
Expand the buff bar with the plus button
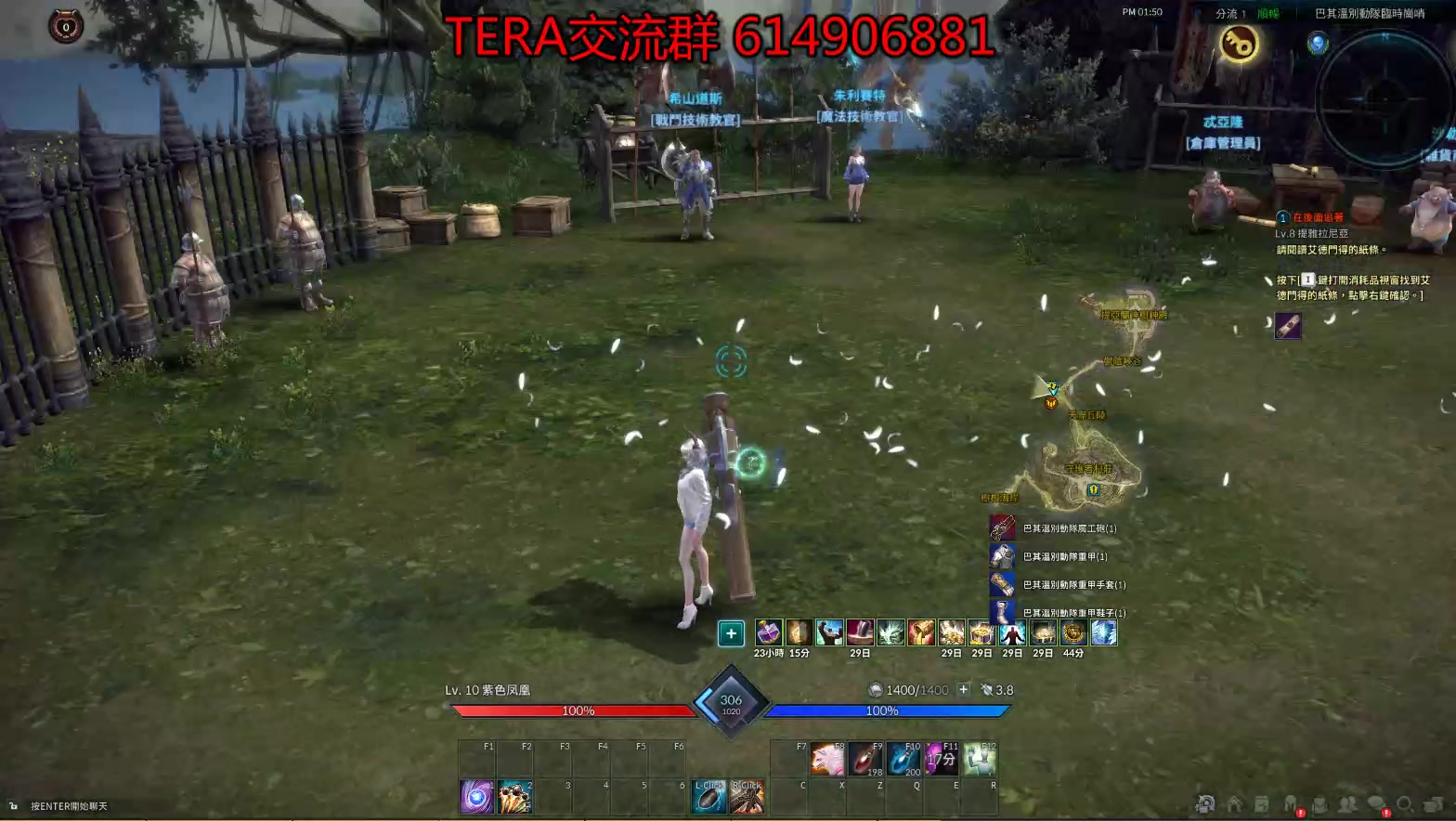(x=731, y=632)
